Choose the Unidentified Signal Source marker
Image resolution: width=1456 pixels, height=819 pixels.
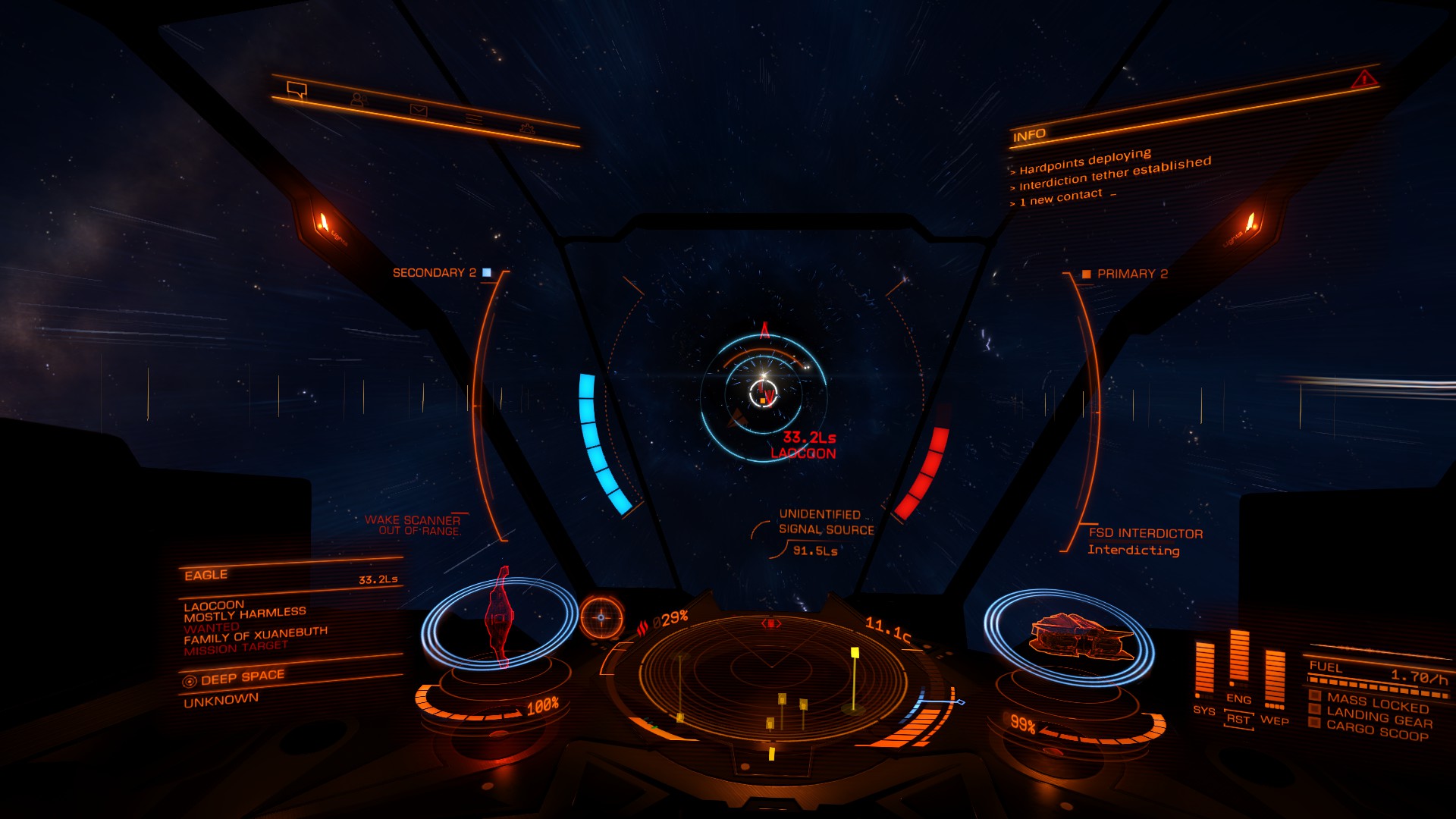825,522
